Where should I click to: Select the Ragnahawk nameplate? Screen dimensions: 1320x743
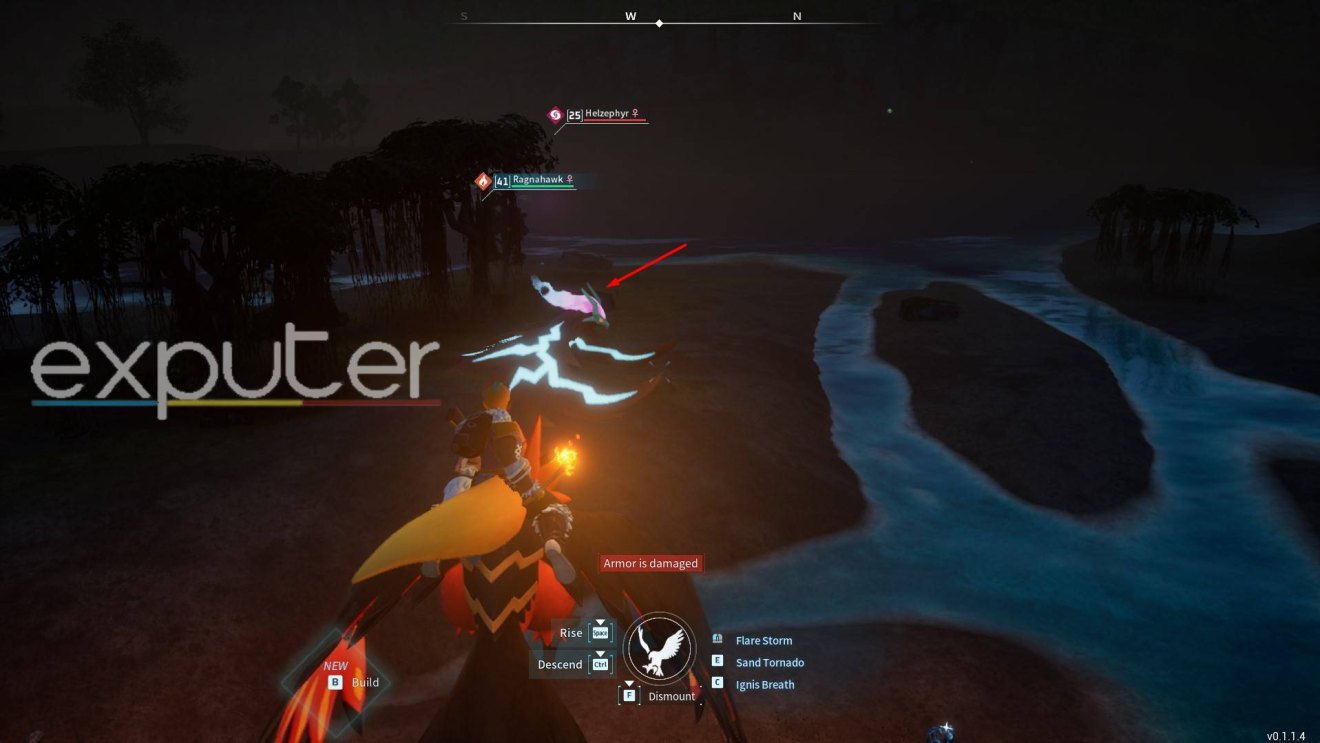pos(533,181)
